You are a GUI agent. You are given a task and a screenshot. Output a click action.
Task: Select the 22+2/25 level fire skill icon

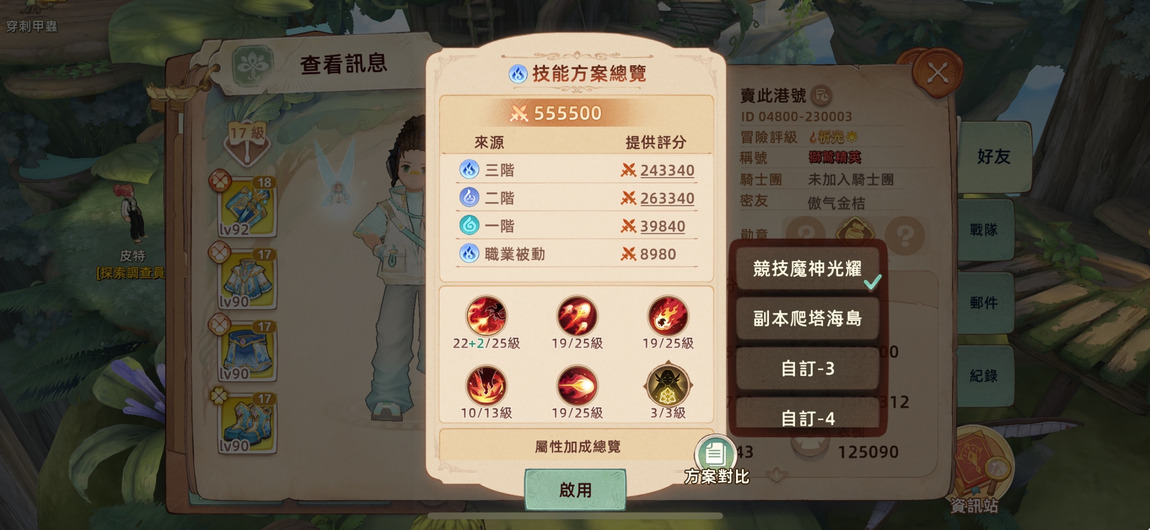point(486,316)
